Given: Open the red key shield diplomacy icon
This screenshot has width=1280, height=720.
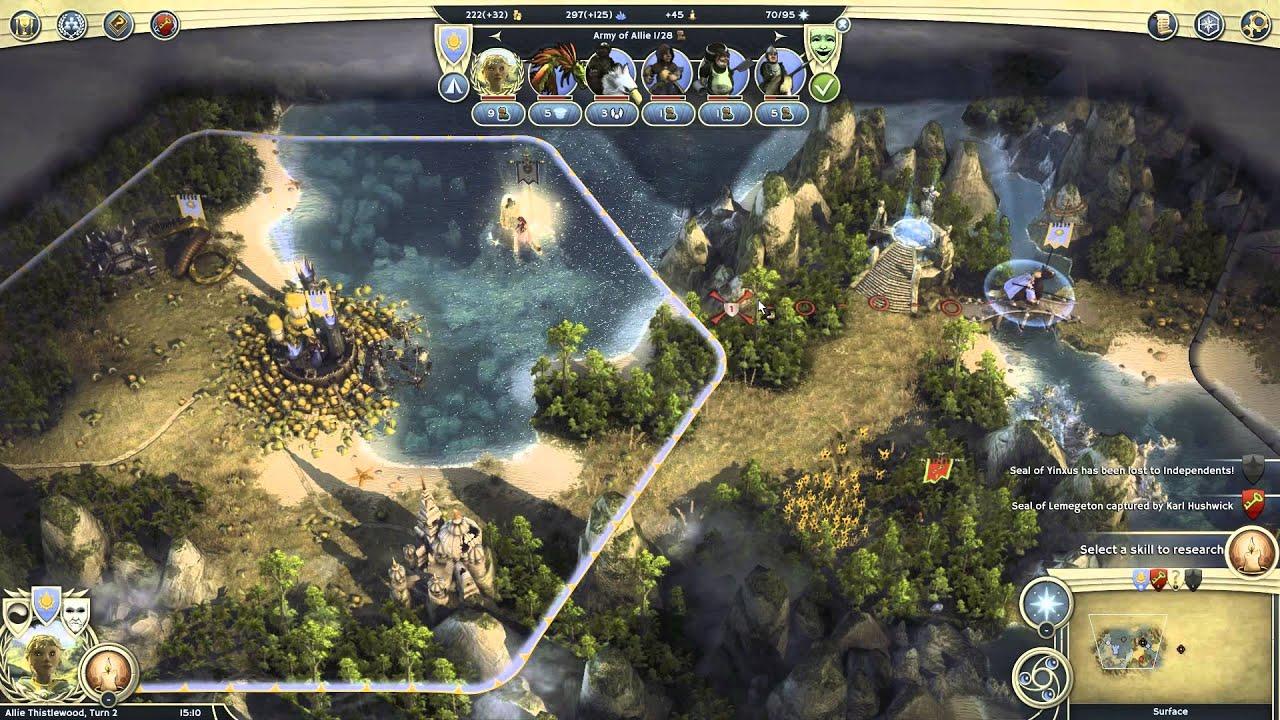Looking at the screenshot, I should coord(164,25).
